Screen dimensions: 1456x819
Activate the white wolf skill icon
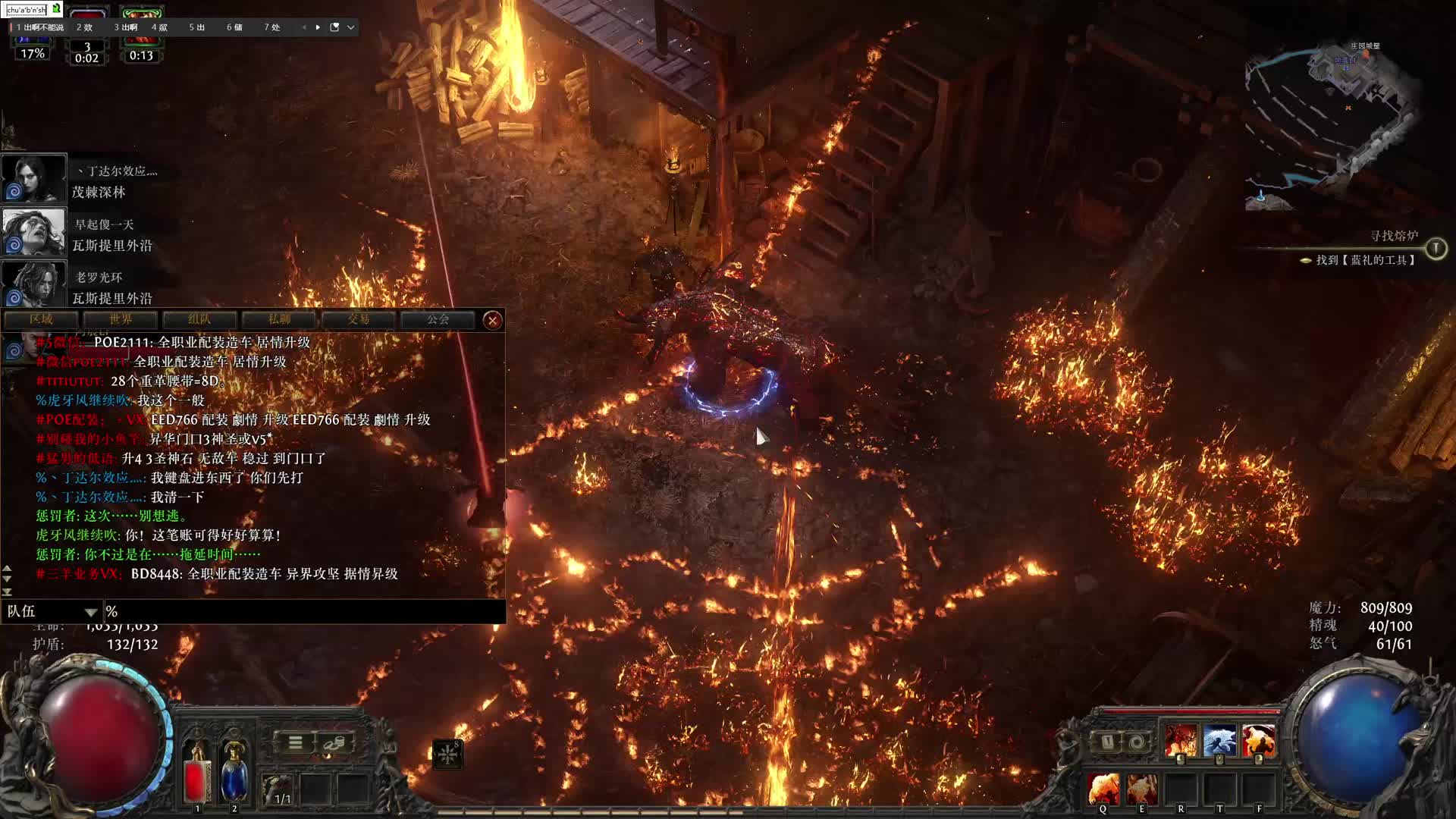(1219, 741)
